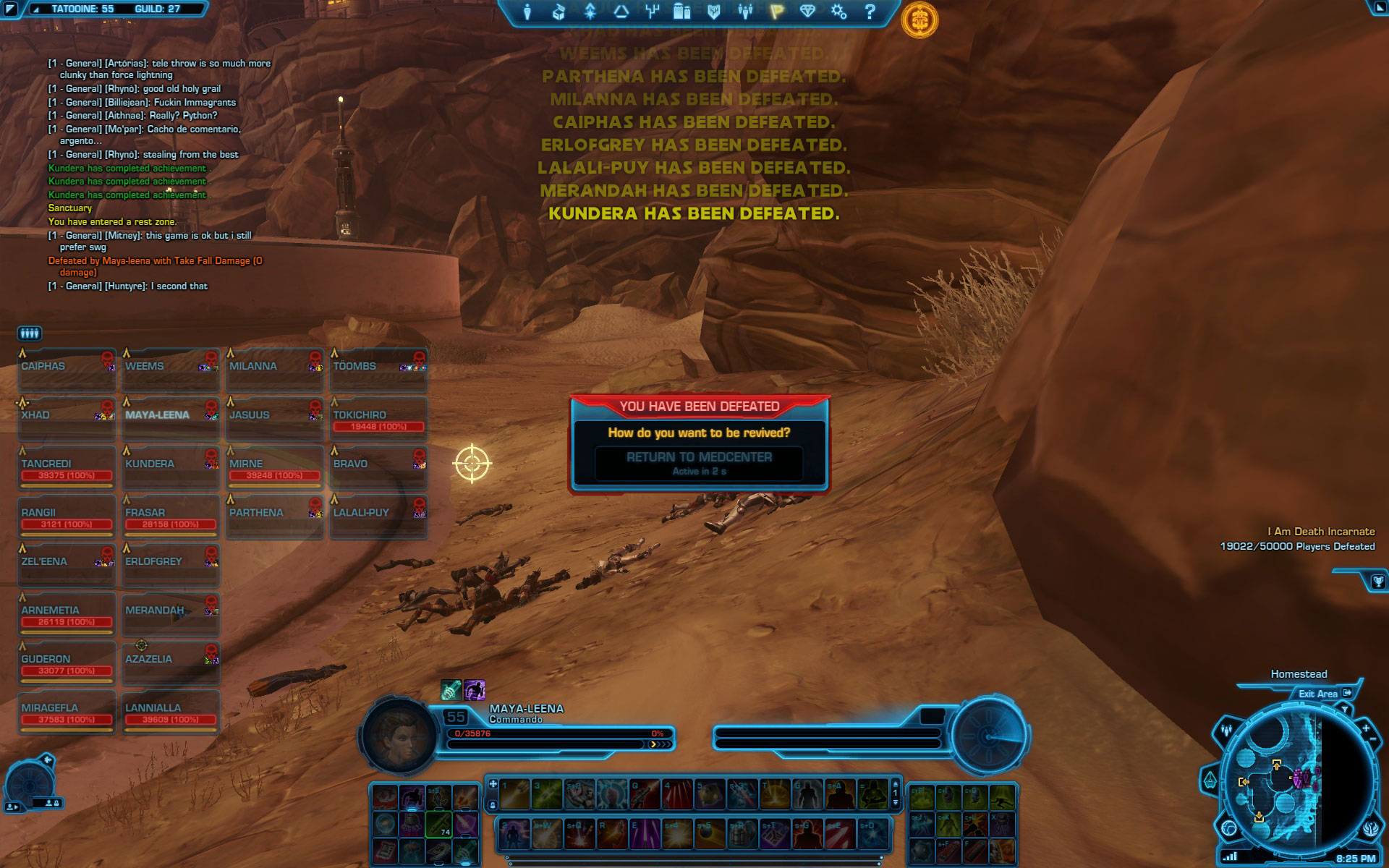Image resolution: width=1389 pixels, height=868 pixels.
Task: Select the highlighted flag icon in top bar
Action: tap(776, 12)
